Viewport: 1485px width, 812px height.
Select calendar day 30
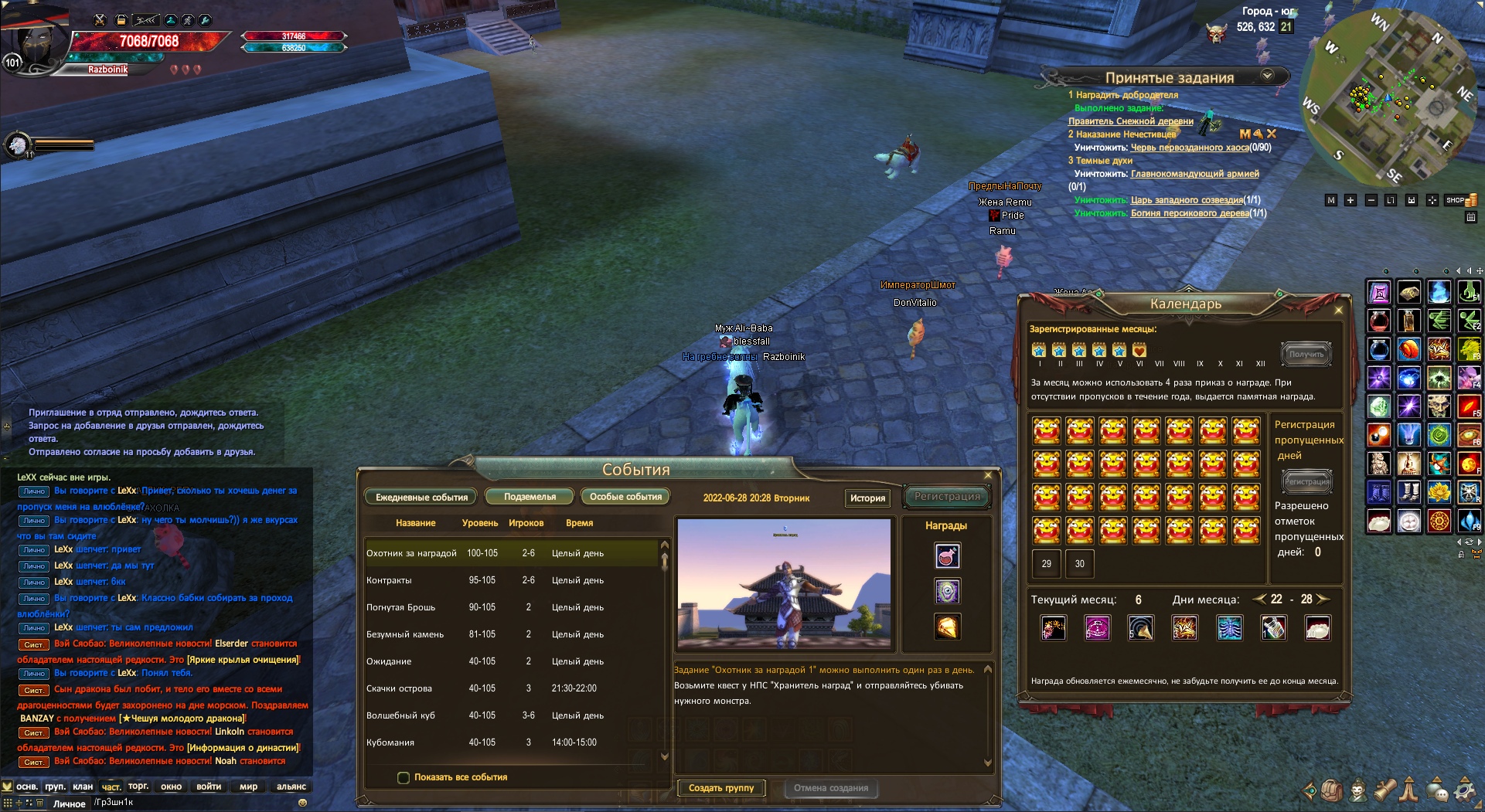1079,564
